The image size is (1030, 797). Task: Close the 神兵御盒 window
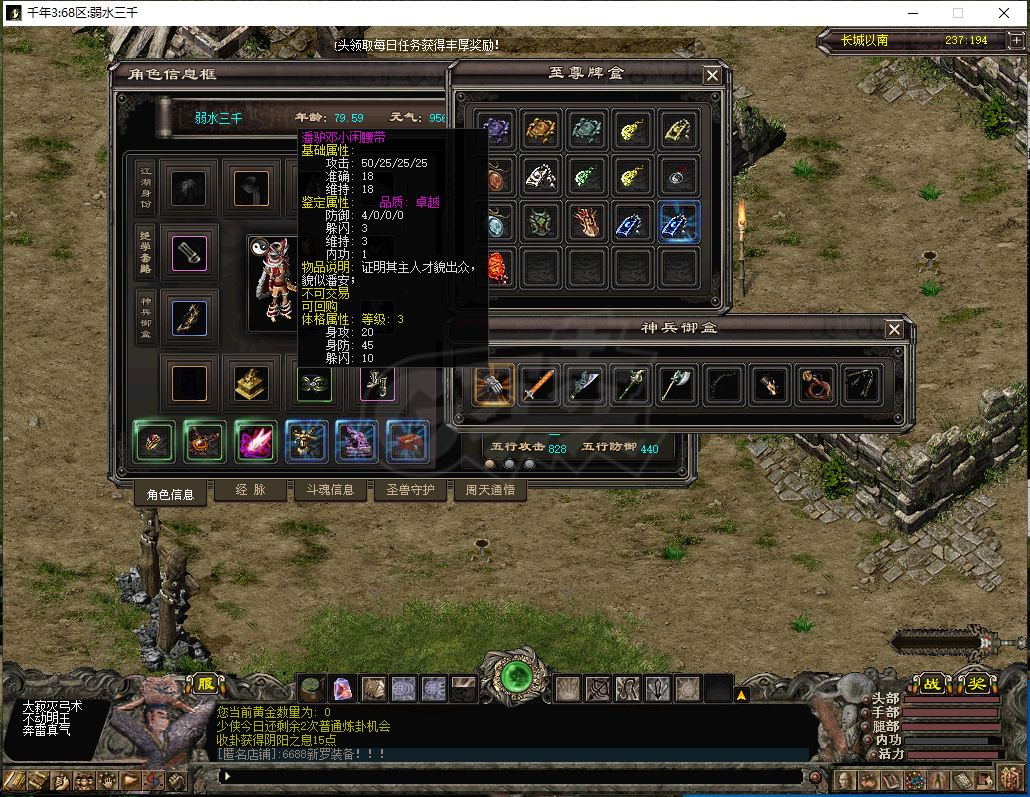[894, 329]
